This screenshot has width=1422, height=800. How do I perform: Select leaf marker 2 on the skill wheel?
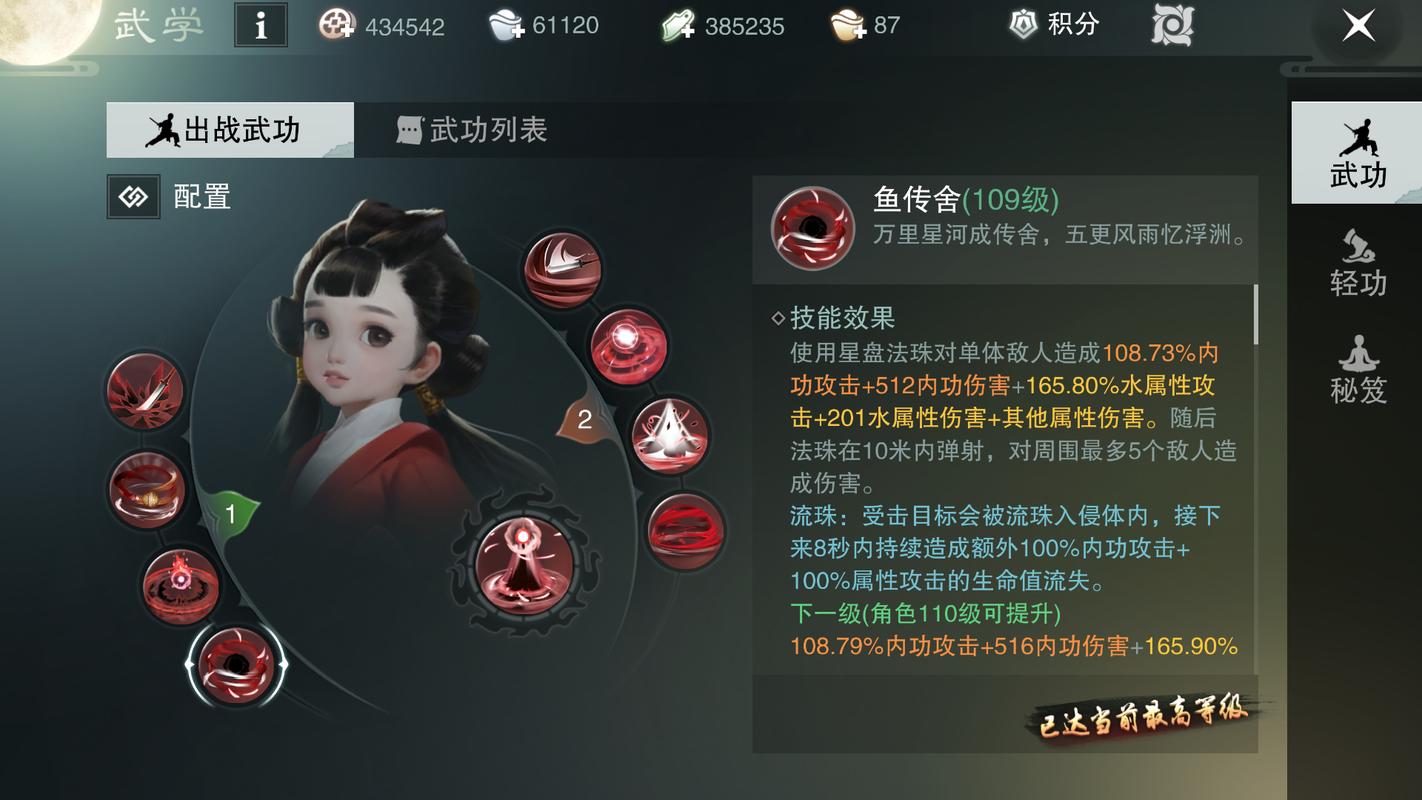point(585,422)
